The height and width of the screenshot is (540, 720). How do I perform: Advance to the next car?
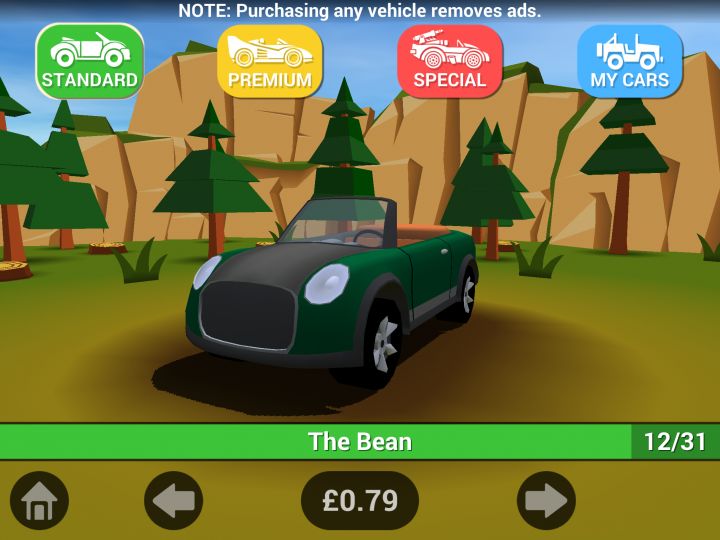pyautogui.click(x=546, y=500)
